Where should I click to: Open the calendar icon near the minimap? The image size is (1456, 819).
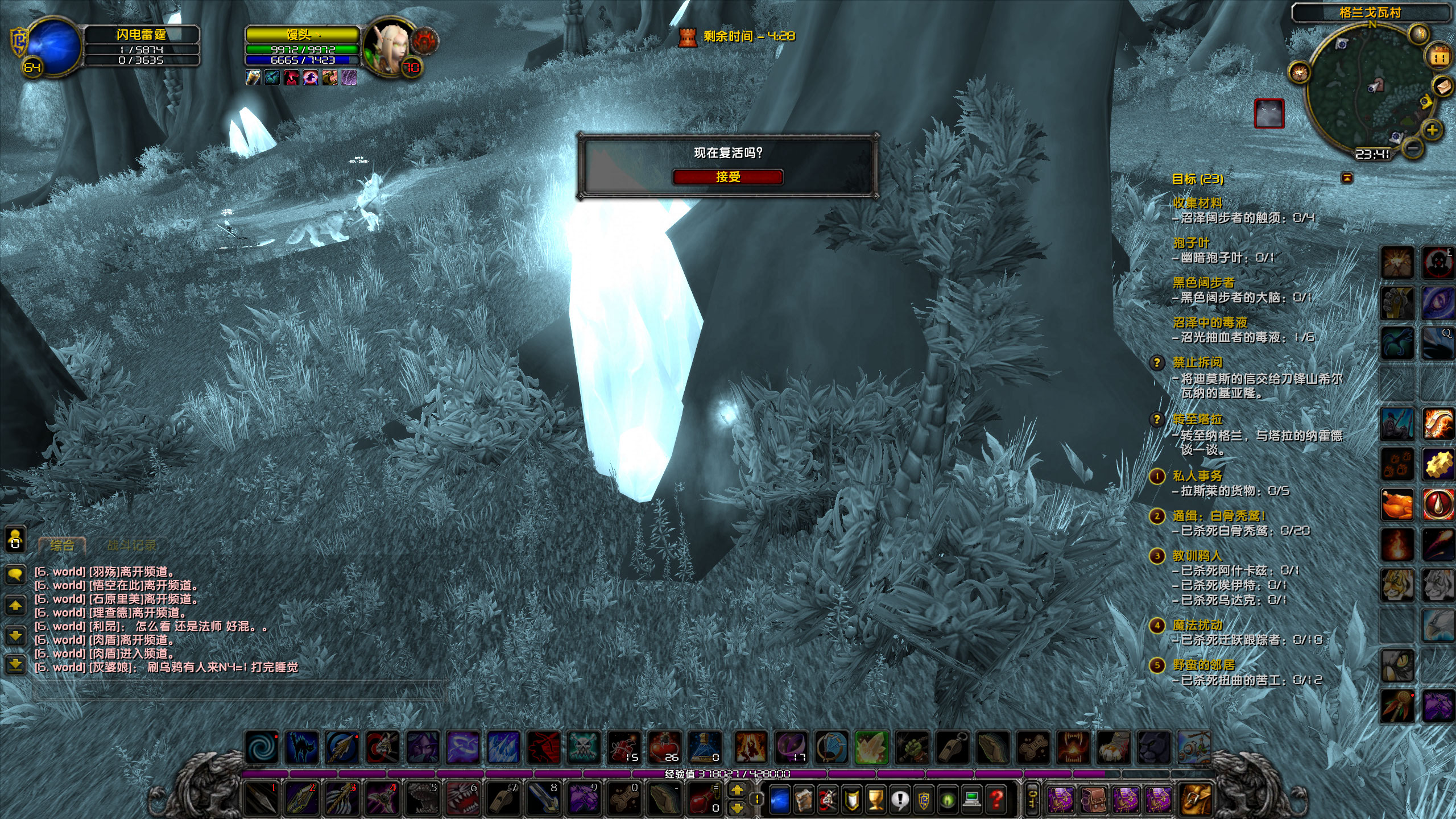(1438, 56)
